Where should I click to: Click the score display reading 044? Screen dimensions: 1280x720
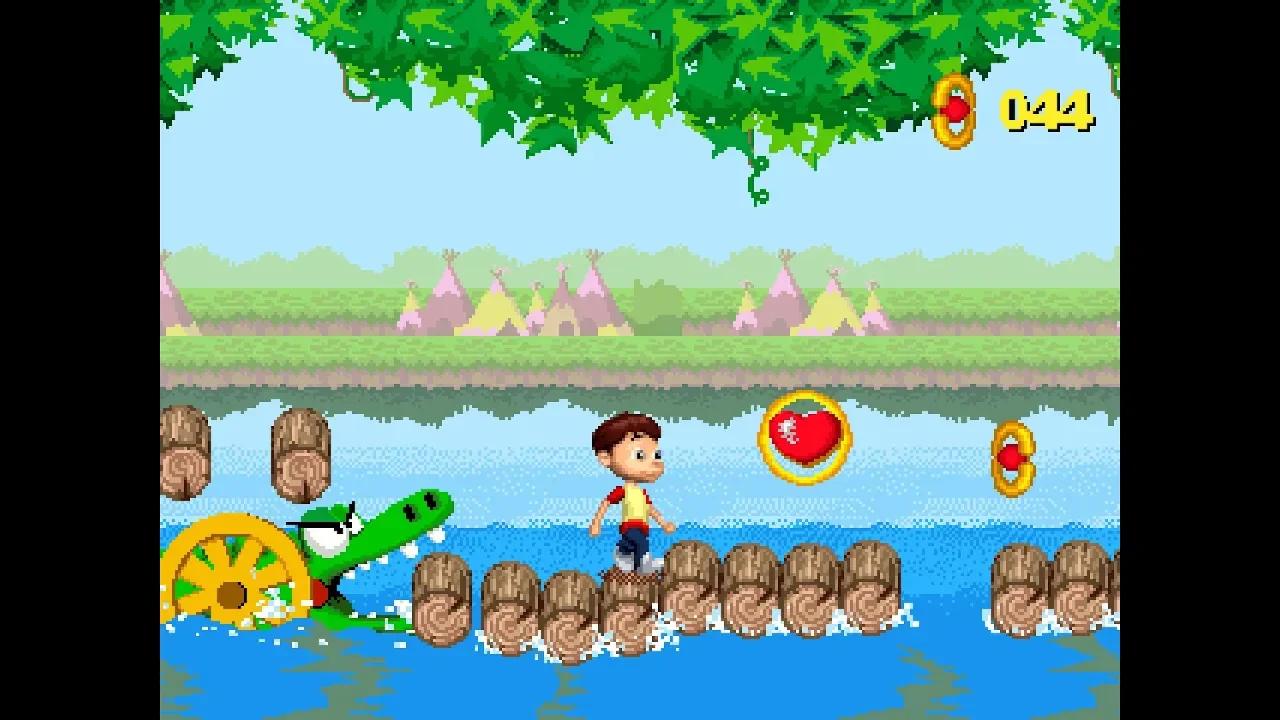point(1045,108)
